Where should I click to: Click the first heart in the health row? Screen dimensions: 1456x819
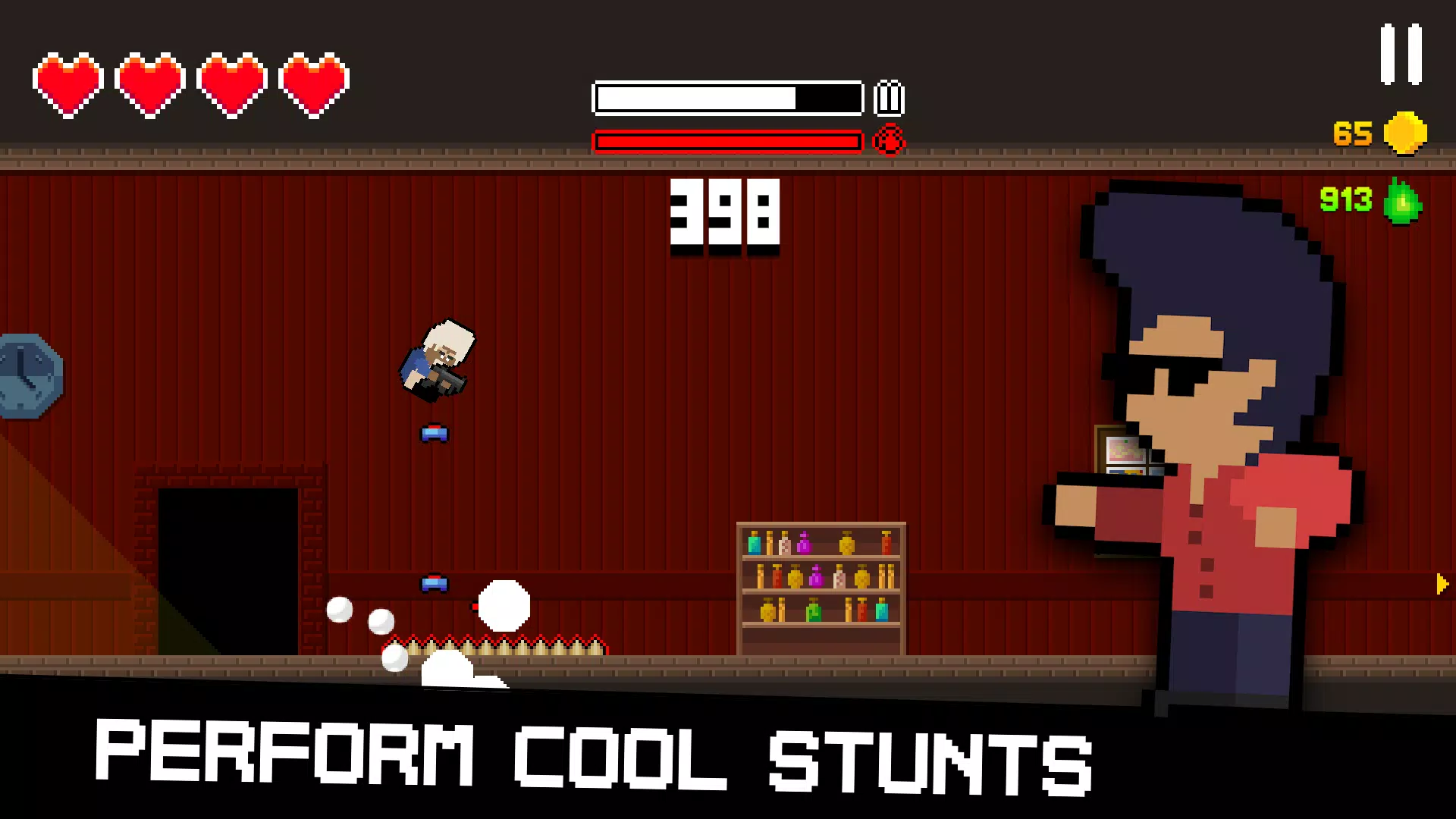coord(68,82)
